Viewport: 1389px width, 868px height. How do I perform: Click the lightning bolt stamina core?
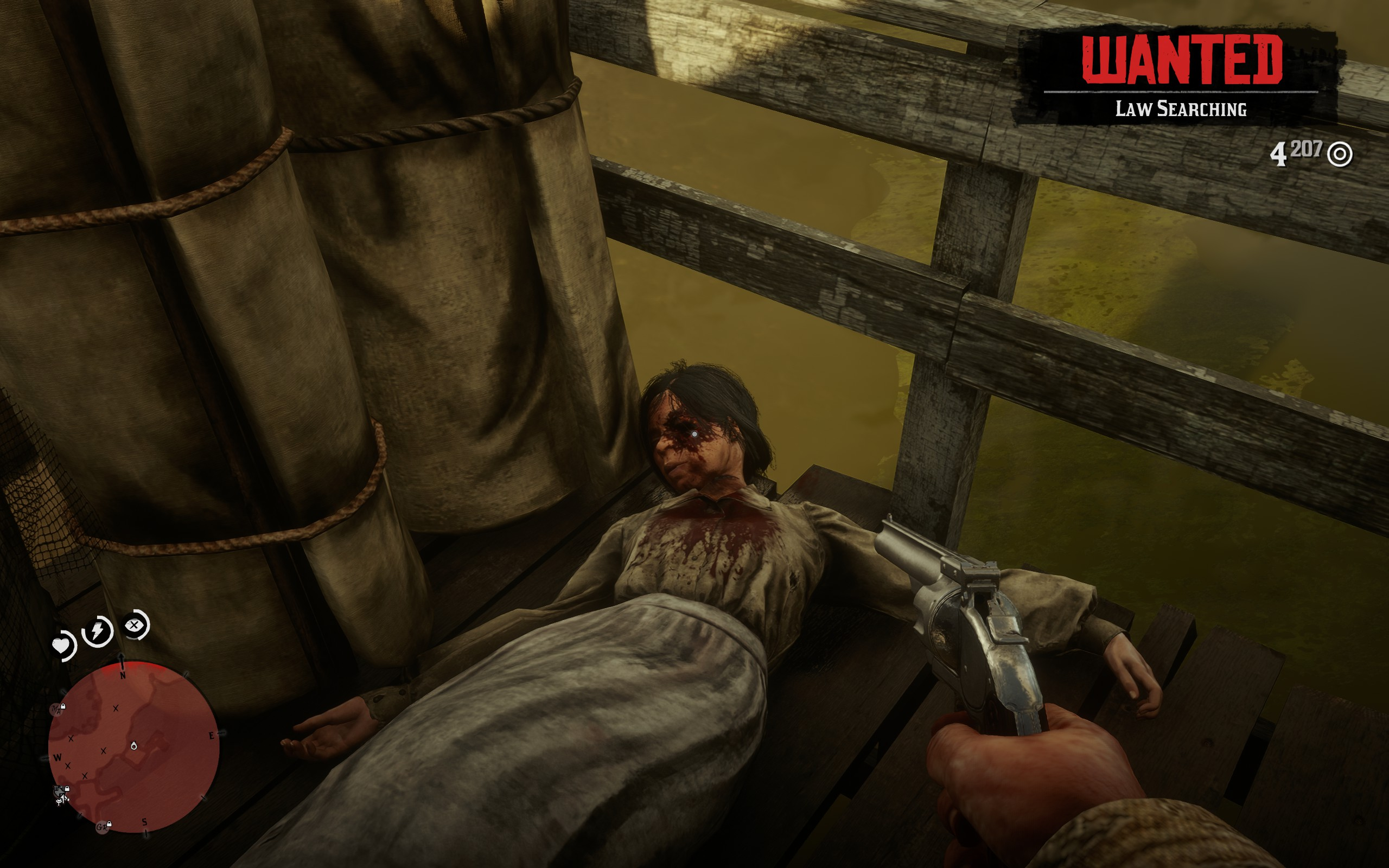click(x=98, y=631)
